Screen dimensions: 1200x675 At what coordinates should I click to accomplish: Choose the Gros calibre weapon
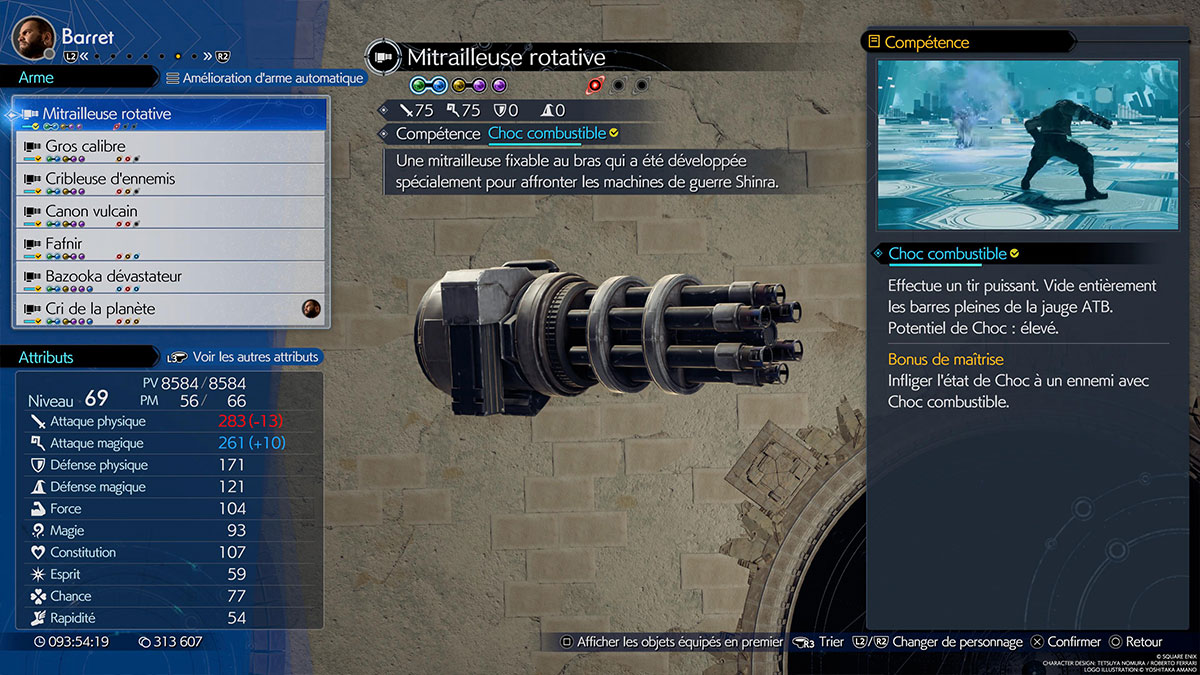coord(170,147)
